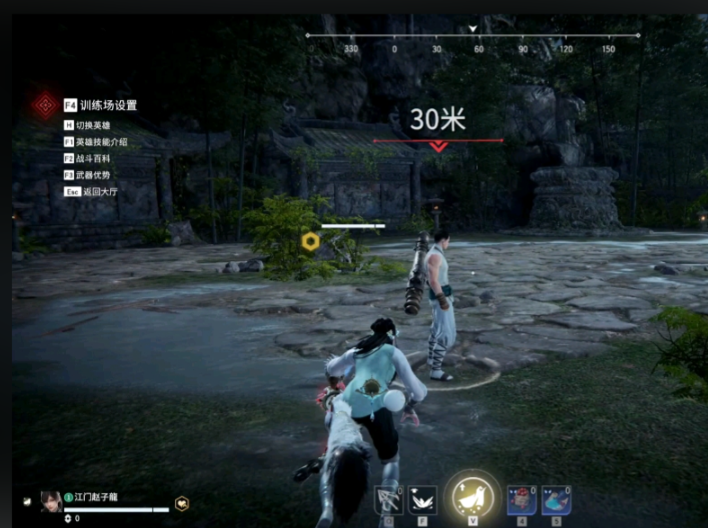The width and height of the screenshot is (708, 528).
Task: Click the 江门赵子龍 player portrait
Action: point(50,500)
